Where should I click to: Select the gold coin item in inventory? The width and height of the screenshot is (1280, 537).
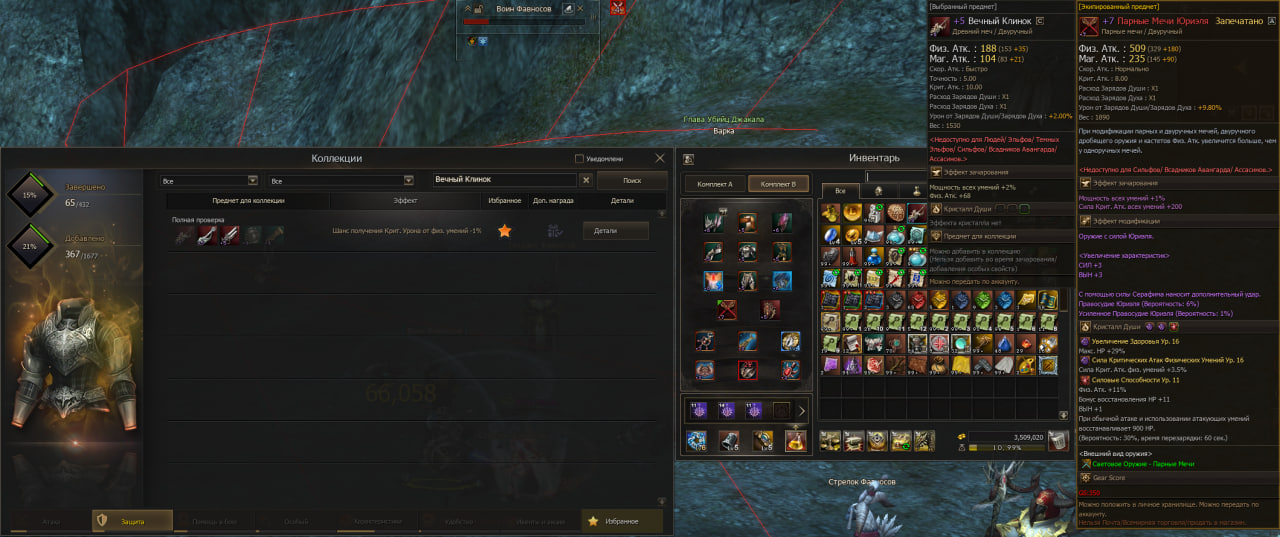pyautogui.click(x=852, y=212)
